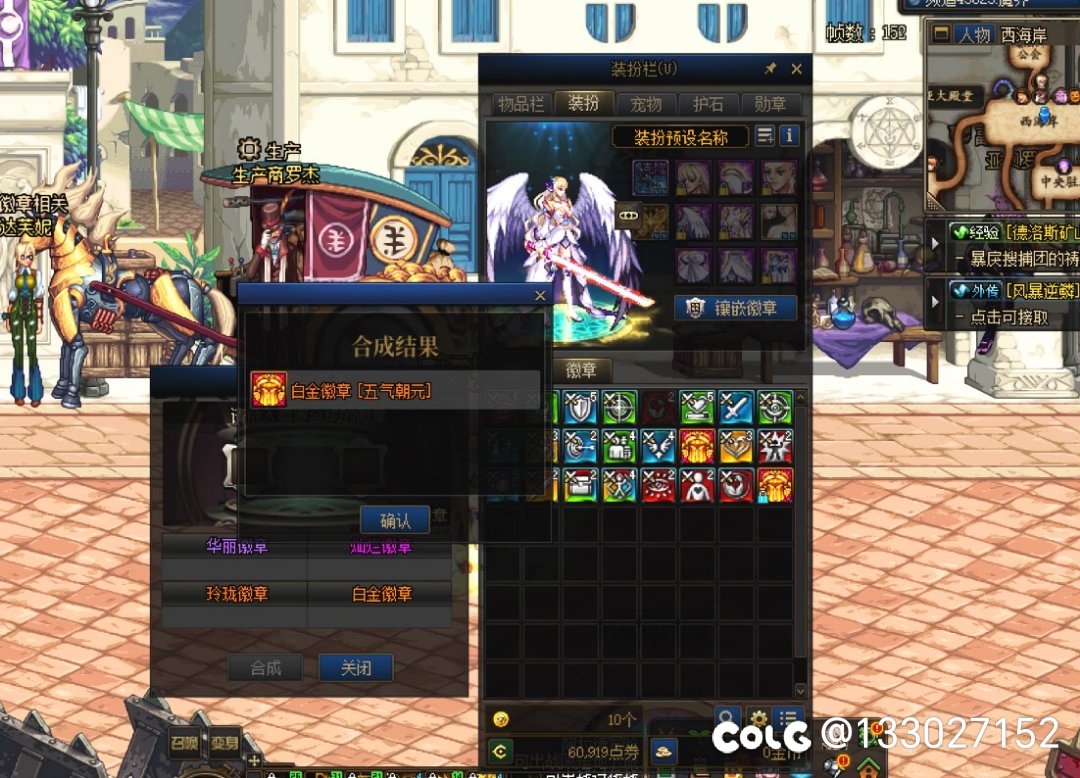Confirm the 合成结果 dialog with 确认
The width and height of the screenshot is (1080, 778).
pos(395,520)
